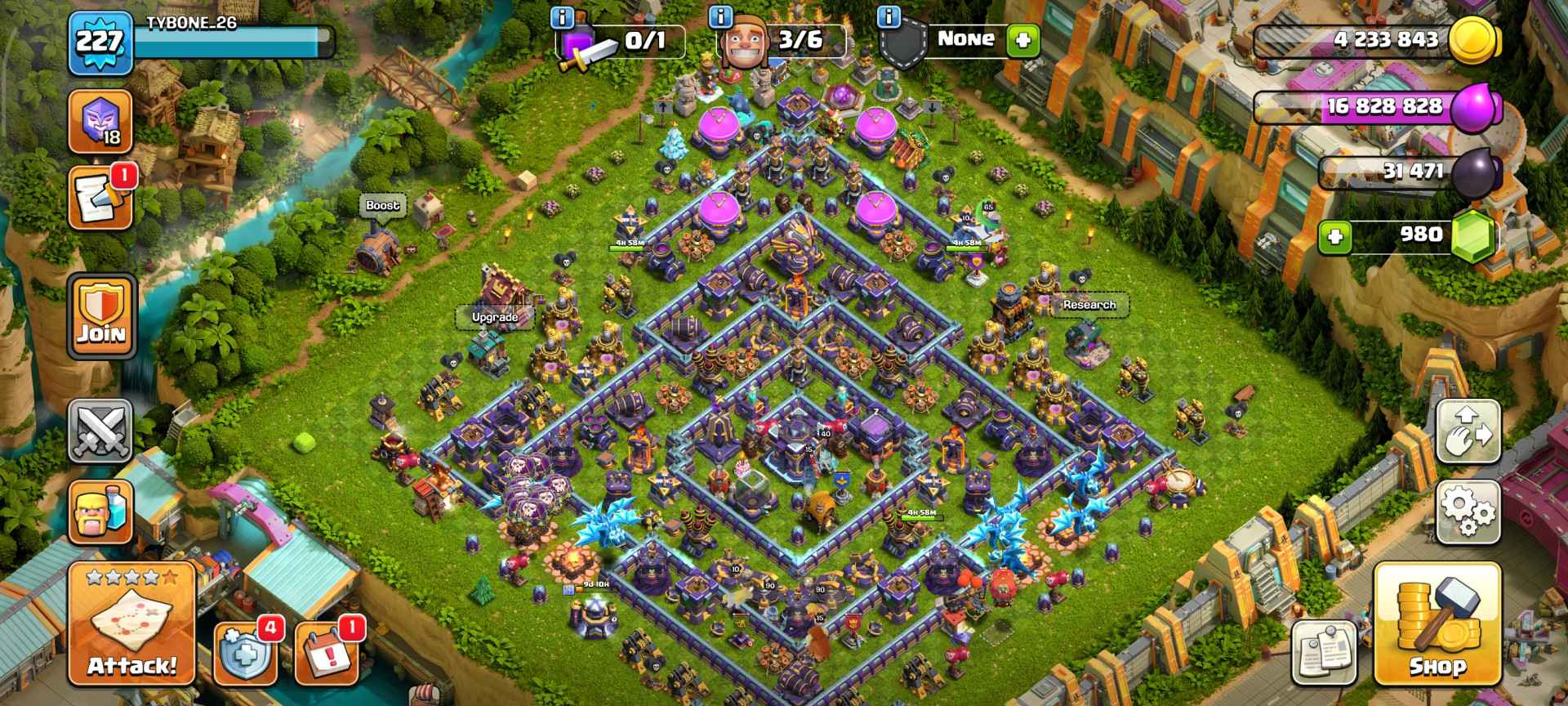Image resolution: width=1568 pixels, height=706 pixels.
Task: Open troop request shield with badge 4
Action: click(x=245, y=654)
